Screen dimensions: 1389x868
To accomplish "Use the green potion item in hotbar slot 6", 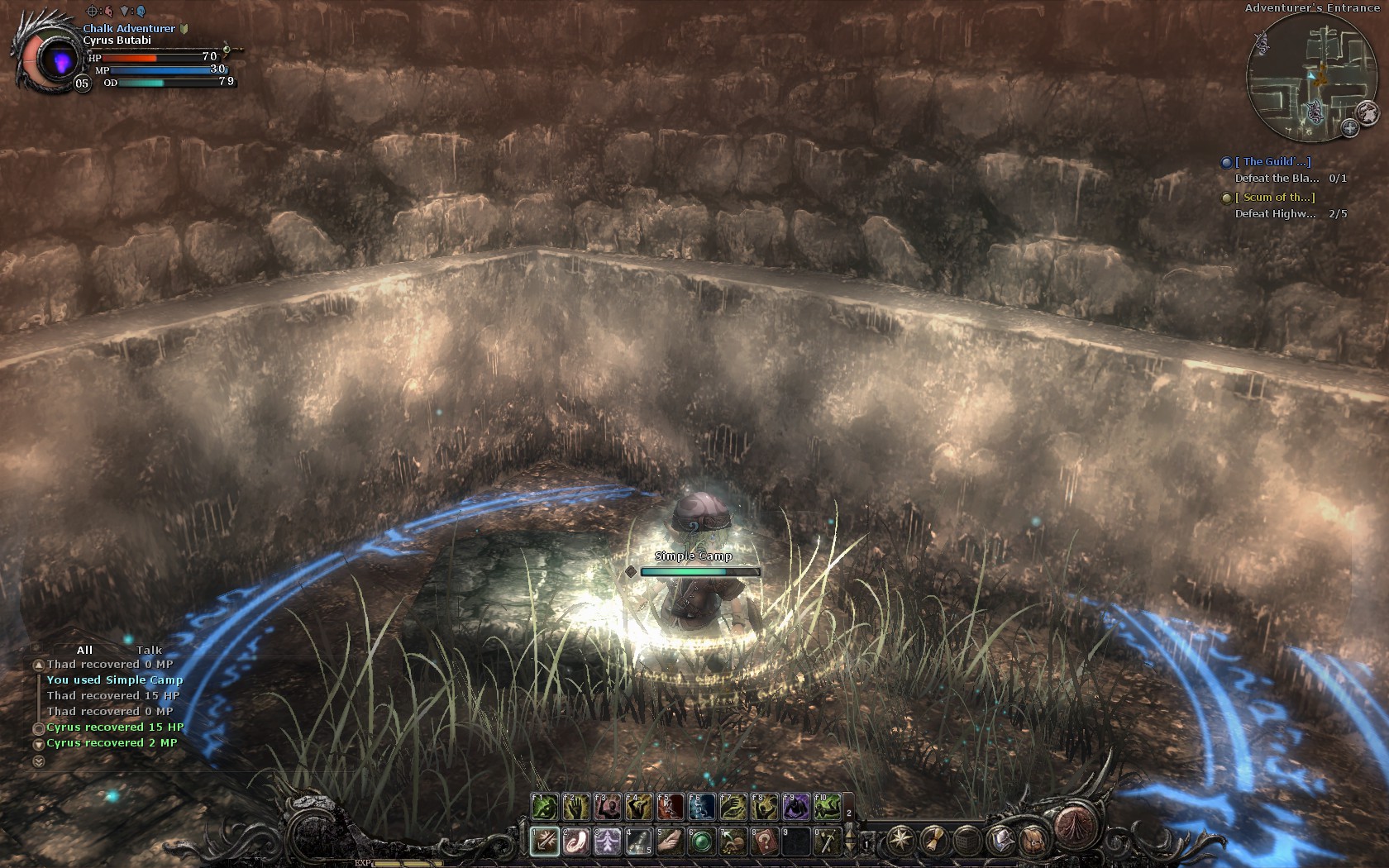I will click(x=701, y=842).
